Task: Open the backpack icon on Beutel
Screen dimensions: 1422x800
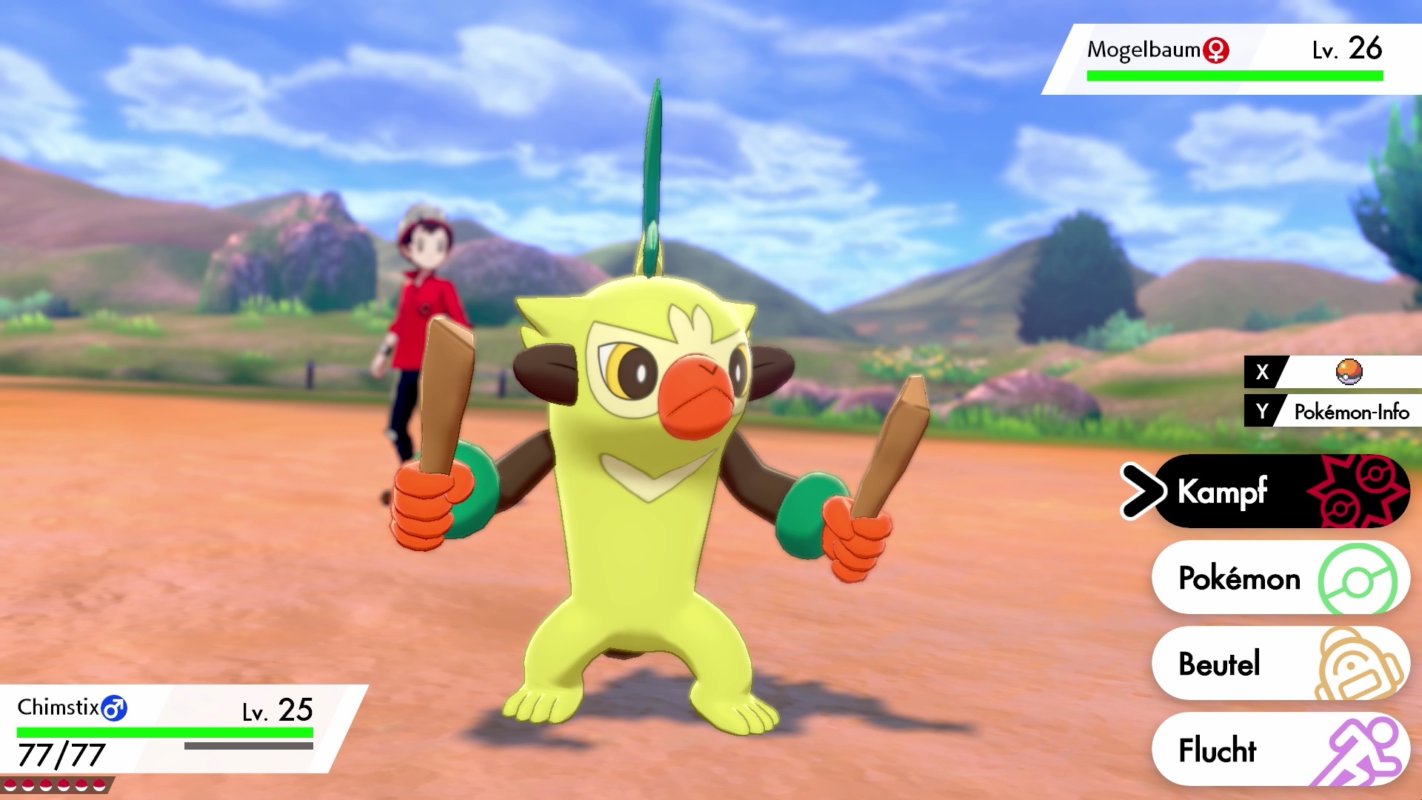Action: click(1356, 663)
